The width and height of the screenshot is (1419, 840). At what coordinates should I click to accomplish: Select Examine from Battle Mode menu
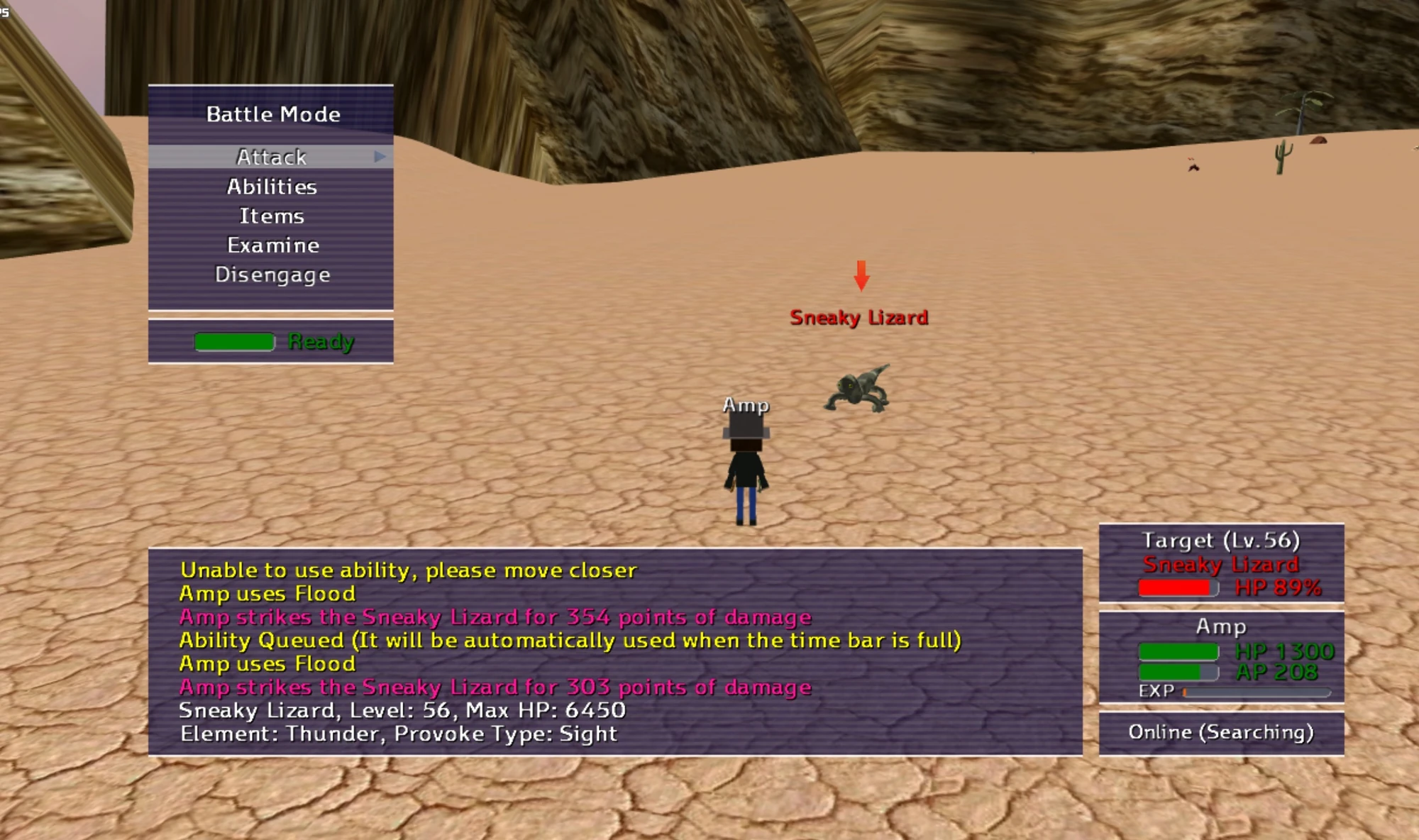click(272, 245)
